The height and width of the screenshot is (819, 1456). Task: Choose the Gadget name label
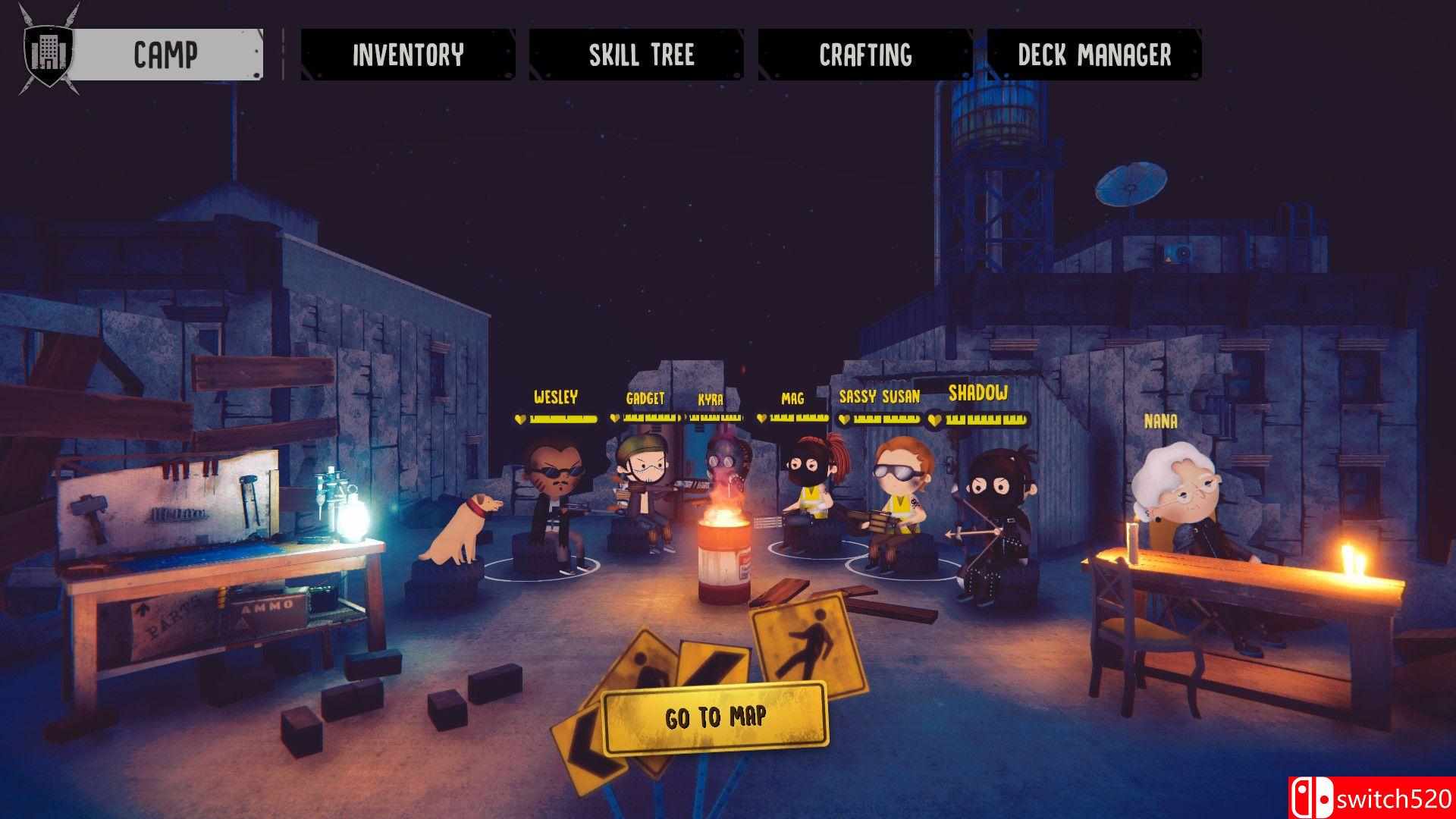[645, 398]
